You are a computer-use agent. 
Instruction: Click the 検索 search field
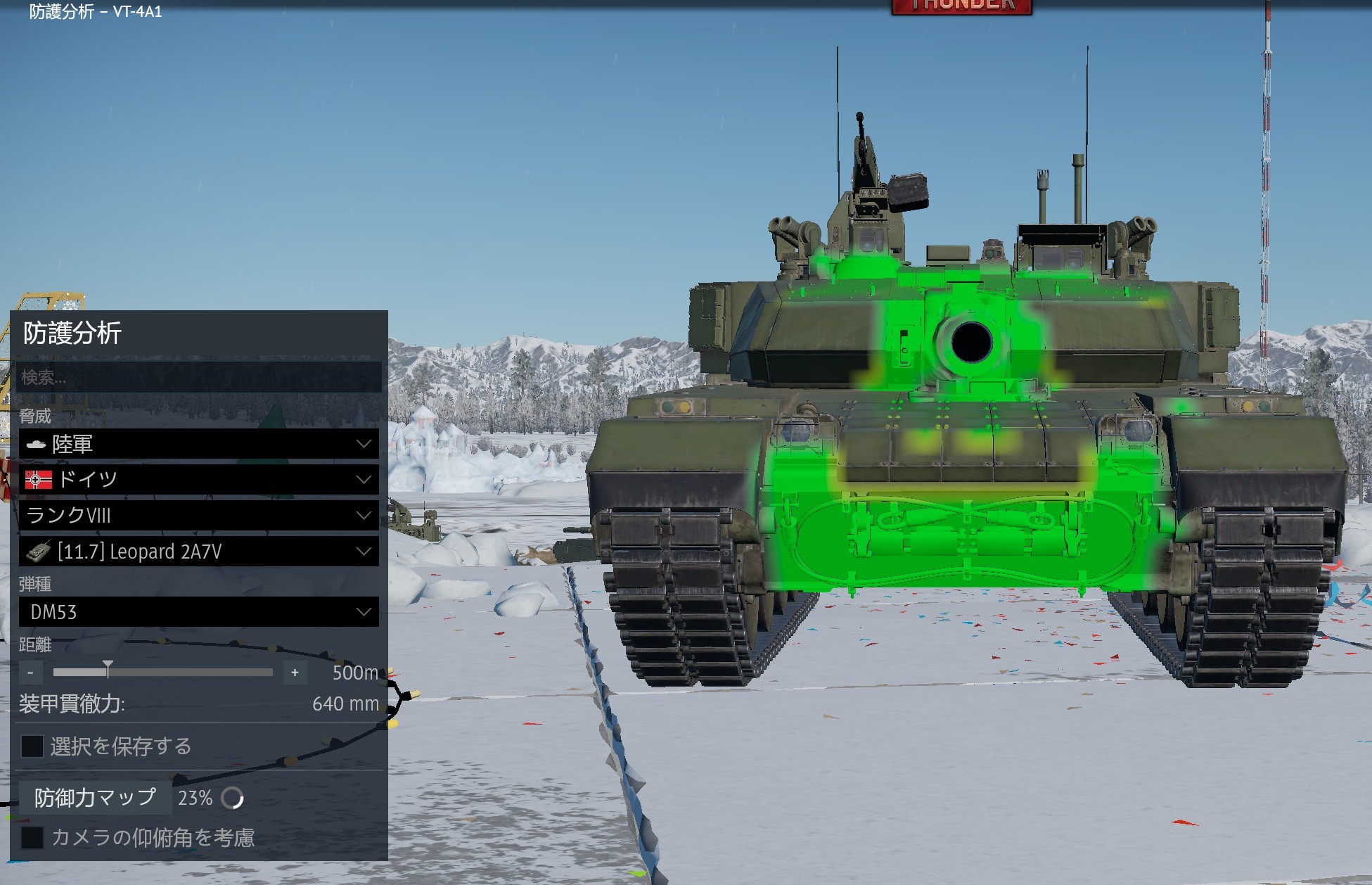coord(197,378)
